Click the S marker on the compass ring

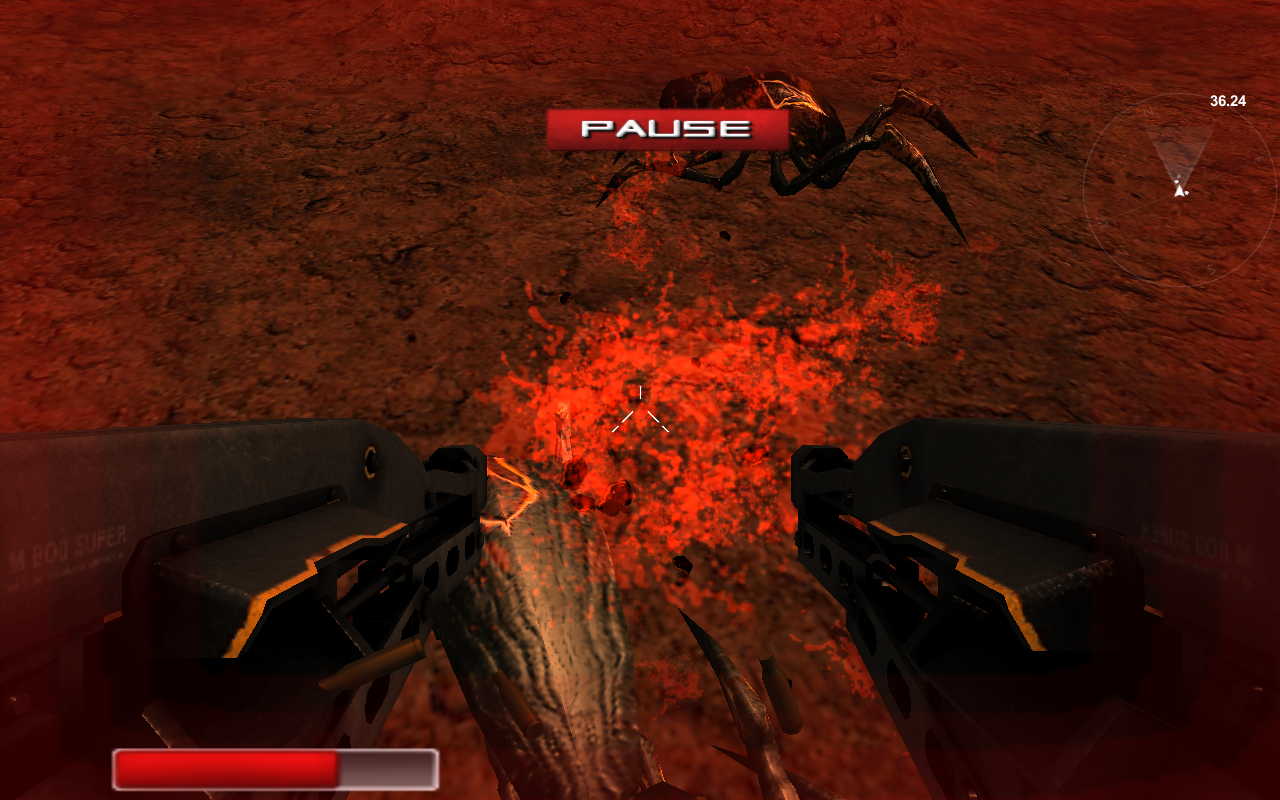pos(1211,268)
